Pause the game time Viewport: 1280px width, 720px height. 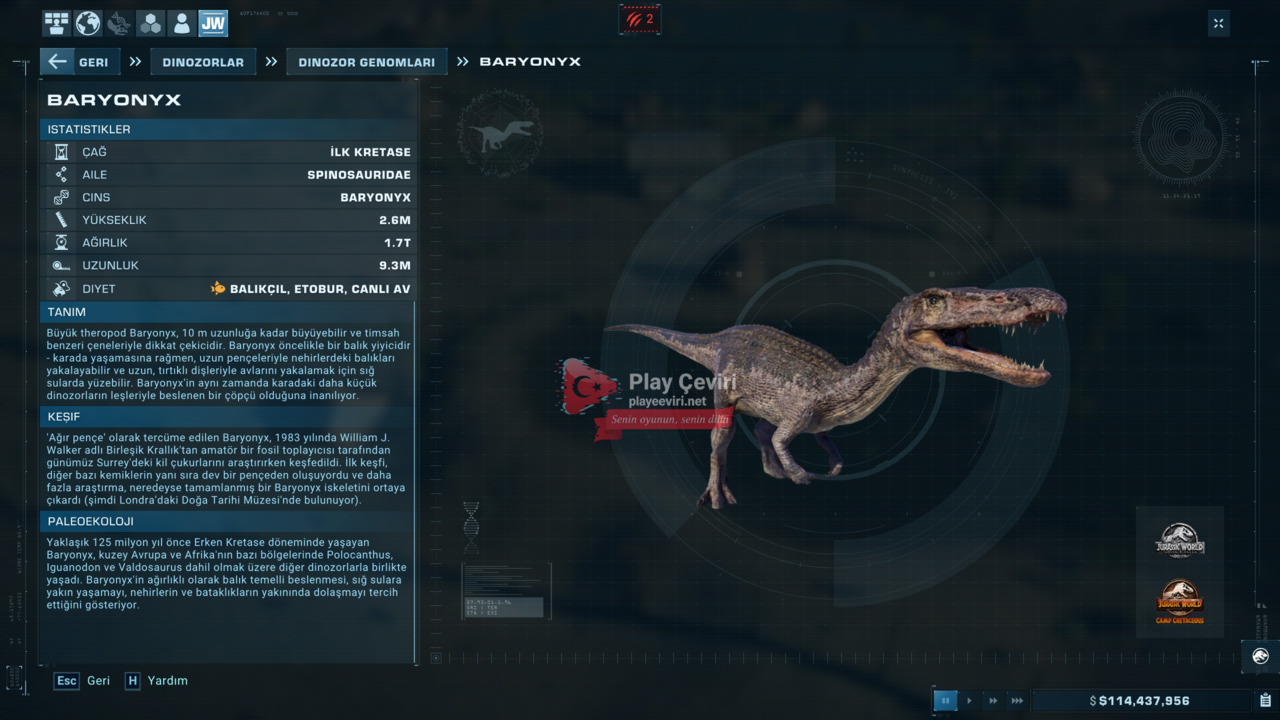point(945,701)
